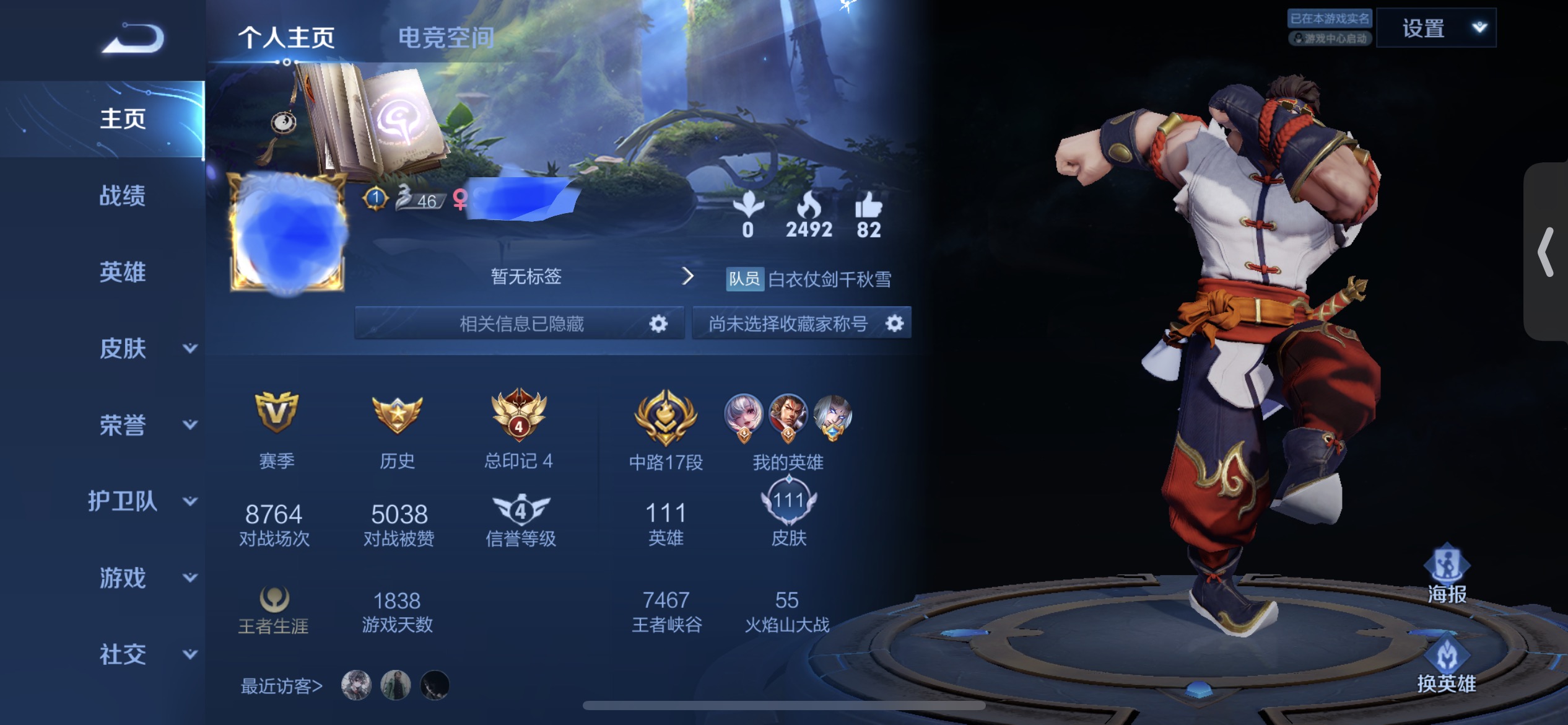Click the 总印记 4 emblem icon

click(x=519, y=416)
